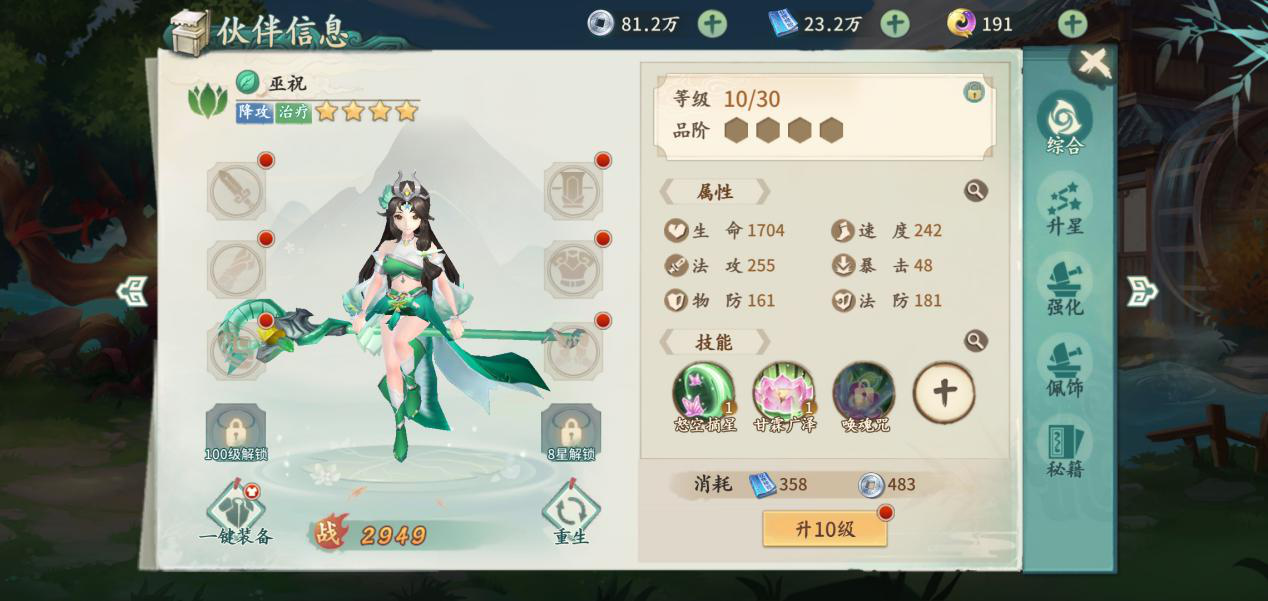Click the empty skill slot plus button
Screen dimensions: 1268x601
click(x=944, y=392)
